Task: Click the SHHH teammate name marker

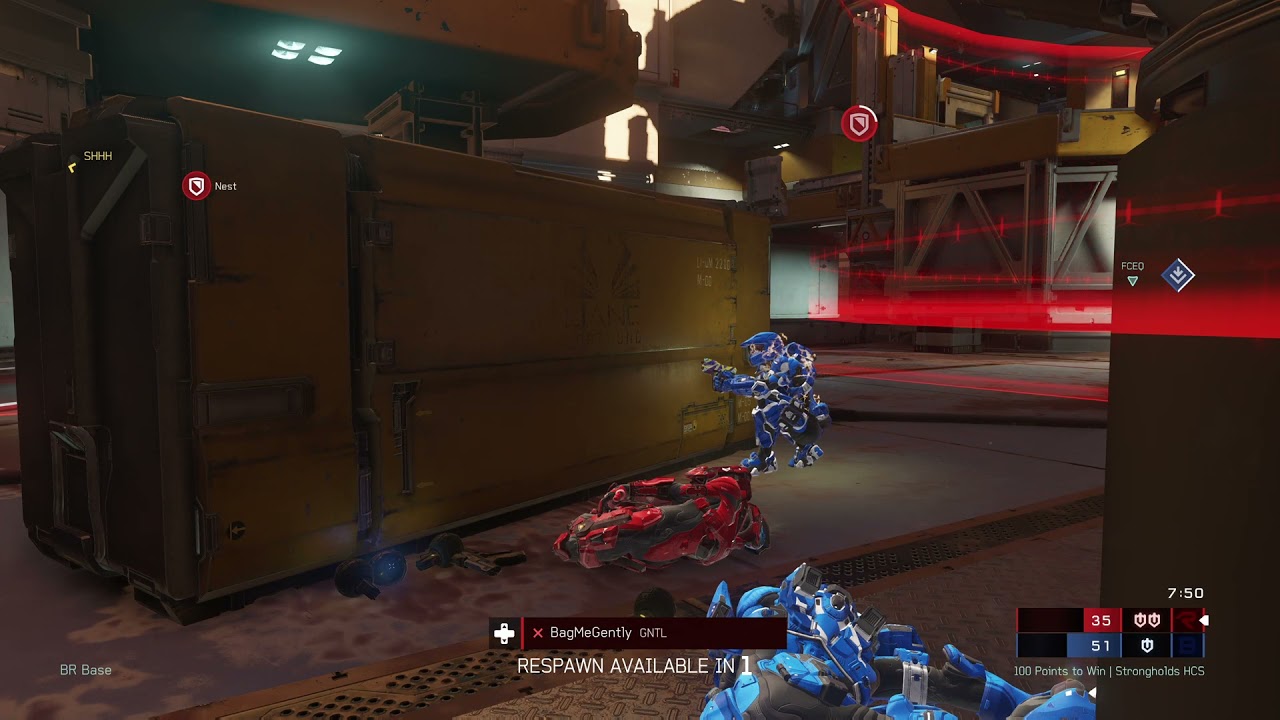Action: coord(97,156)
